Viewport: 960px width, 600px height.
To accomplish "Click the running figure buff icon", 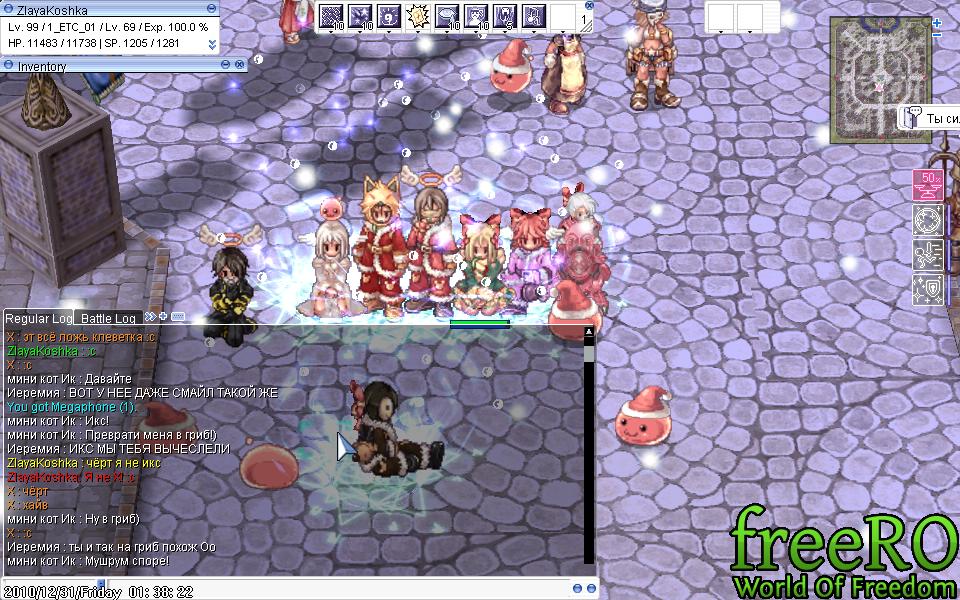I will point(928,255).
